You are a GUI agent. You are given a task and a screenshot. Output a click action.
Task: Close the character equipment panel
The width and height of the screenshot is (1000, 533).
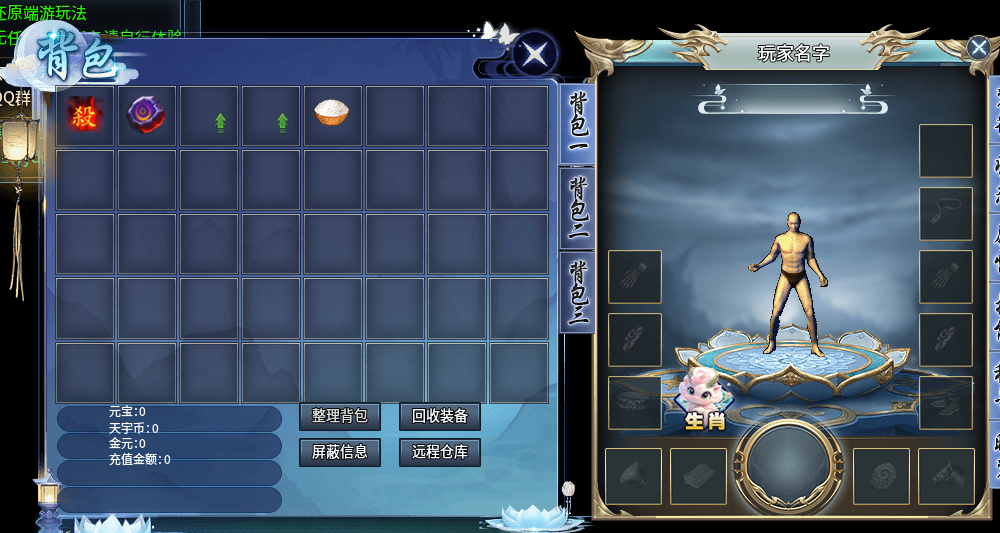[x=978, y=47]
